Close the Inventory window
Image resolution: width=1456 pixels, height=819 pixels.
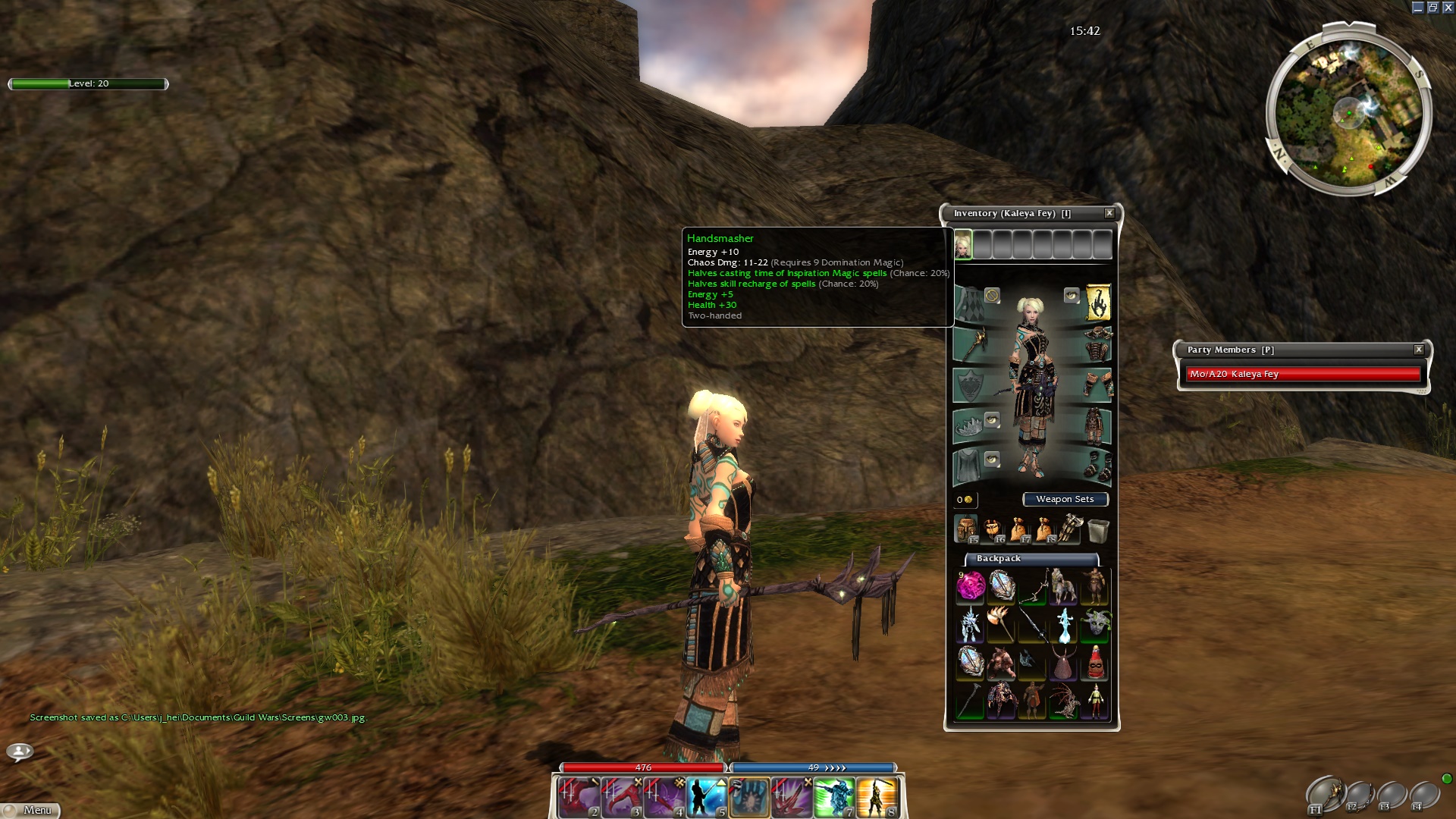click(x=1109, y=213)
